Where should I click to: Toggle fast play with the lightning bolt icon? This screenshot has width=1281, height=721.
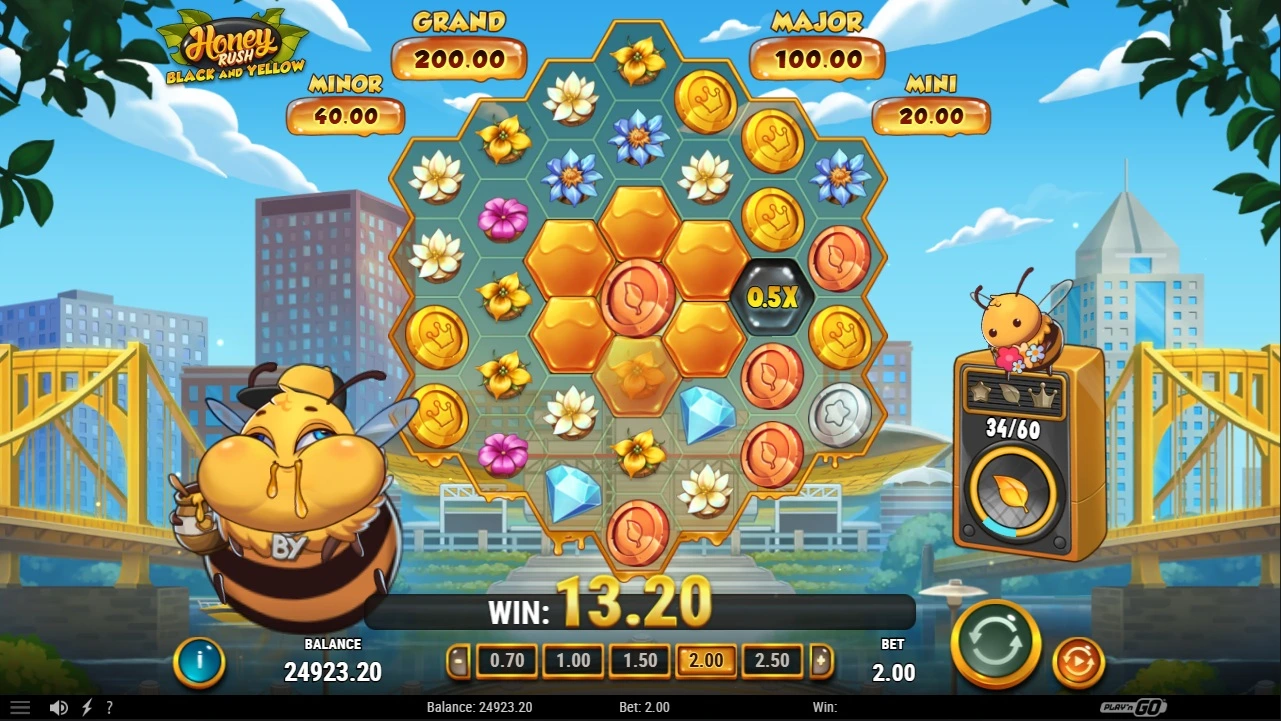point(87,708)
